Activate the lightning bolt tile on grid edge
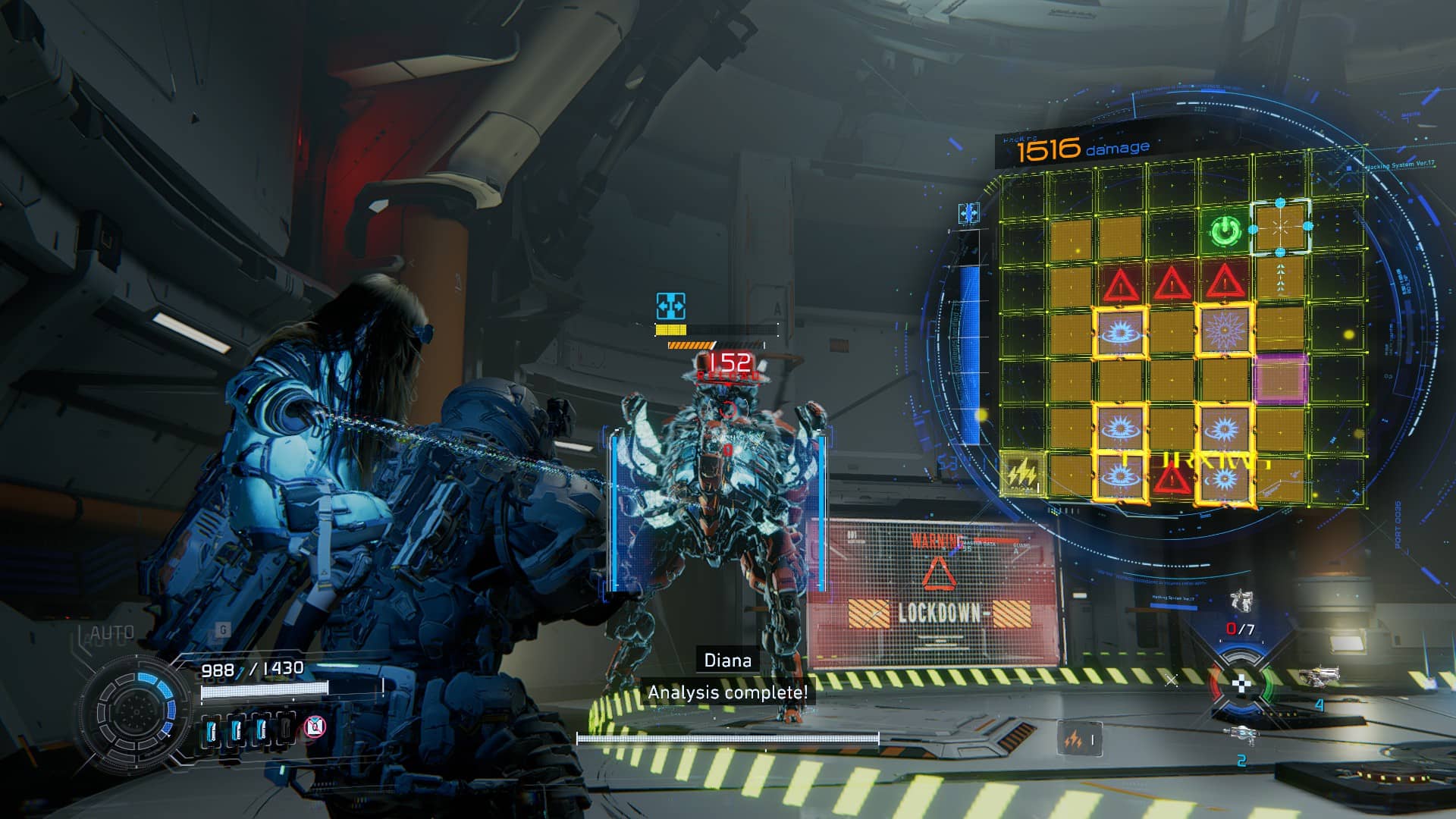This screenshot has height=819, width=1456. coord(1021,474)
